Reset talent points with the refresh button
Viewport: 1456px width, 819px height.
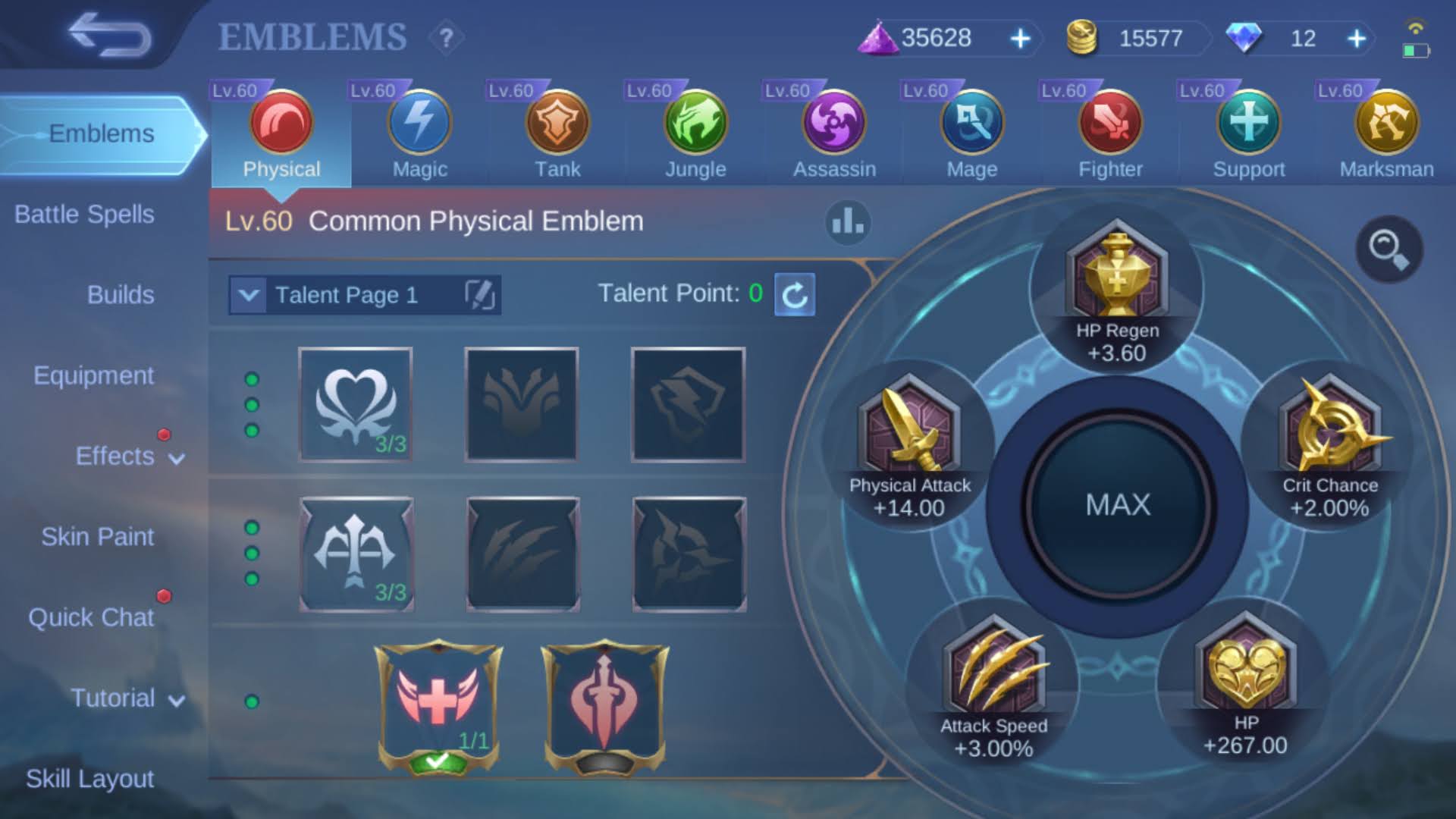pyautogui.click(x=795, y=296)
